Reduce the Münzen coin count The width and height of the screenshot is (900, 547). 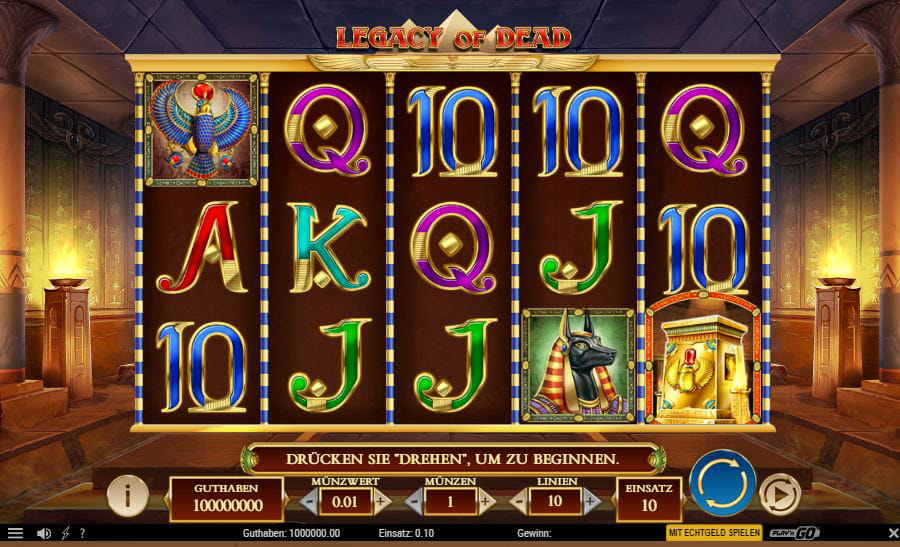412,499
